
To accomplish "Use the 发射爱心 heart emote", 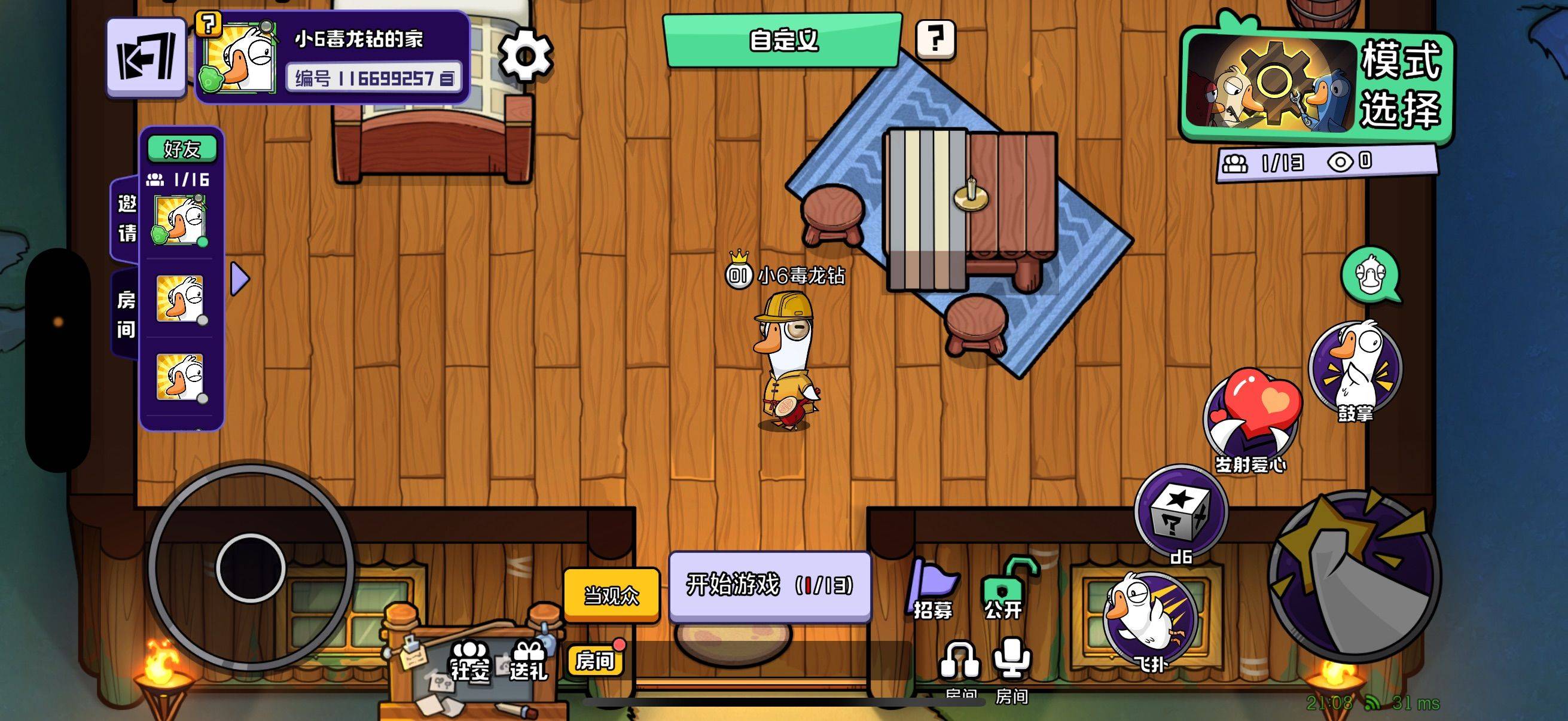I will click(x=1252, y=420).
